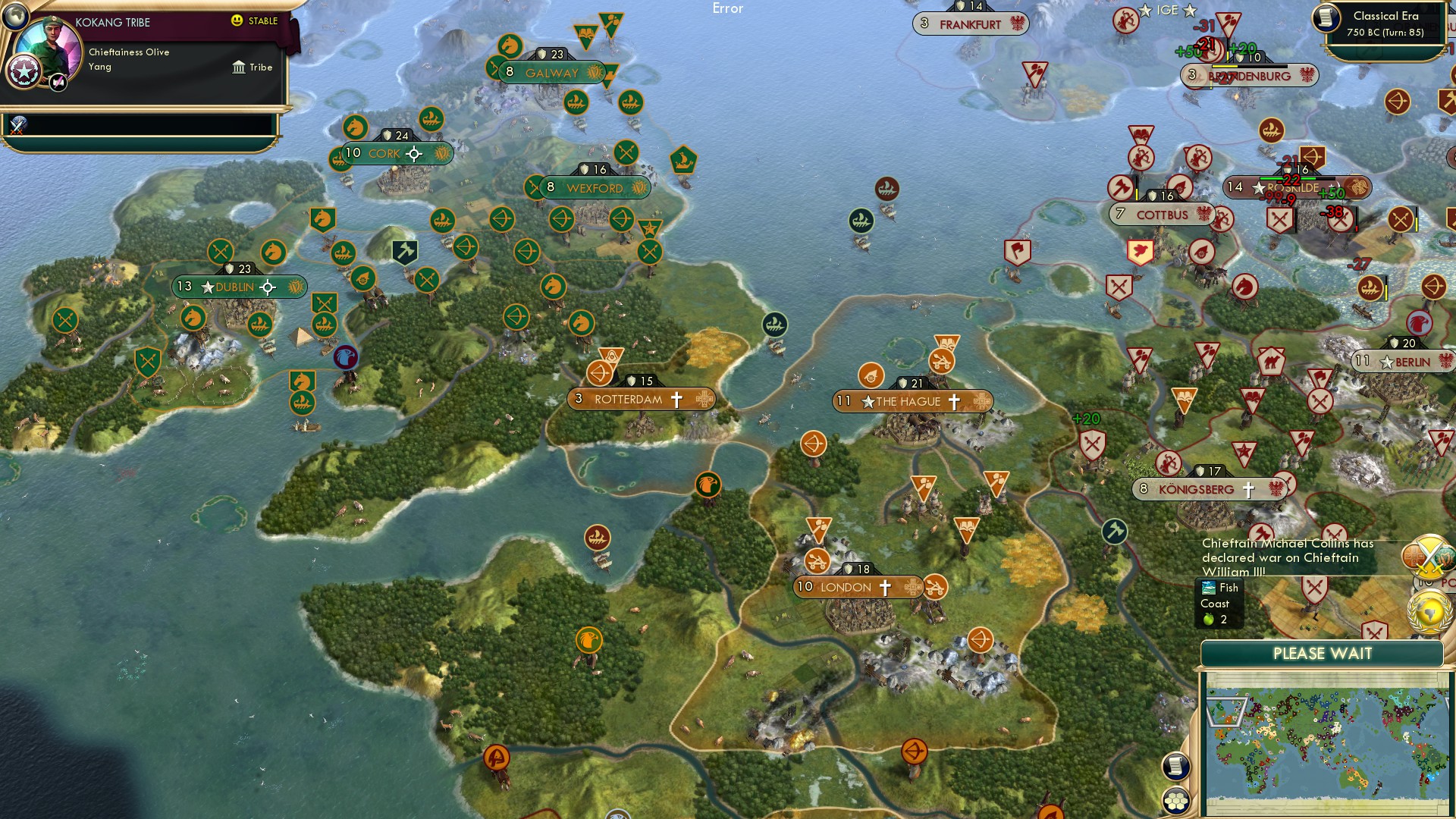This screenshot has width=1456, height=819.
Task: Click the Tribe government building icon
Action: [239, 67]
